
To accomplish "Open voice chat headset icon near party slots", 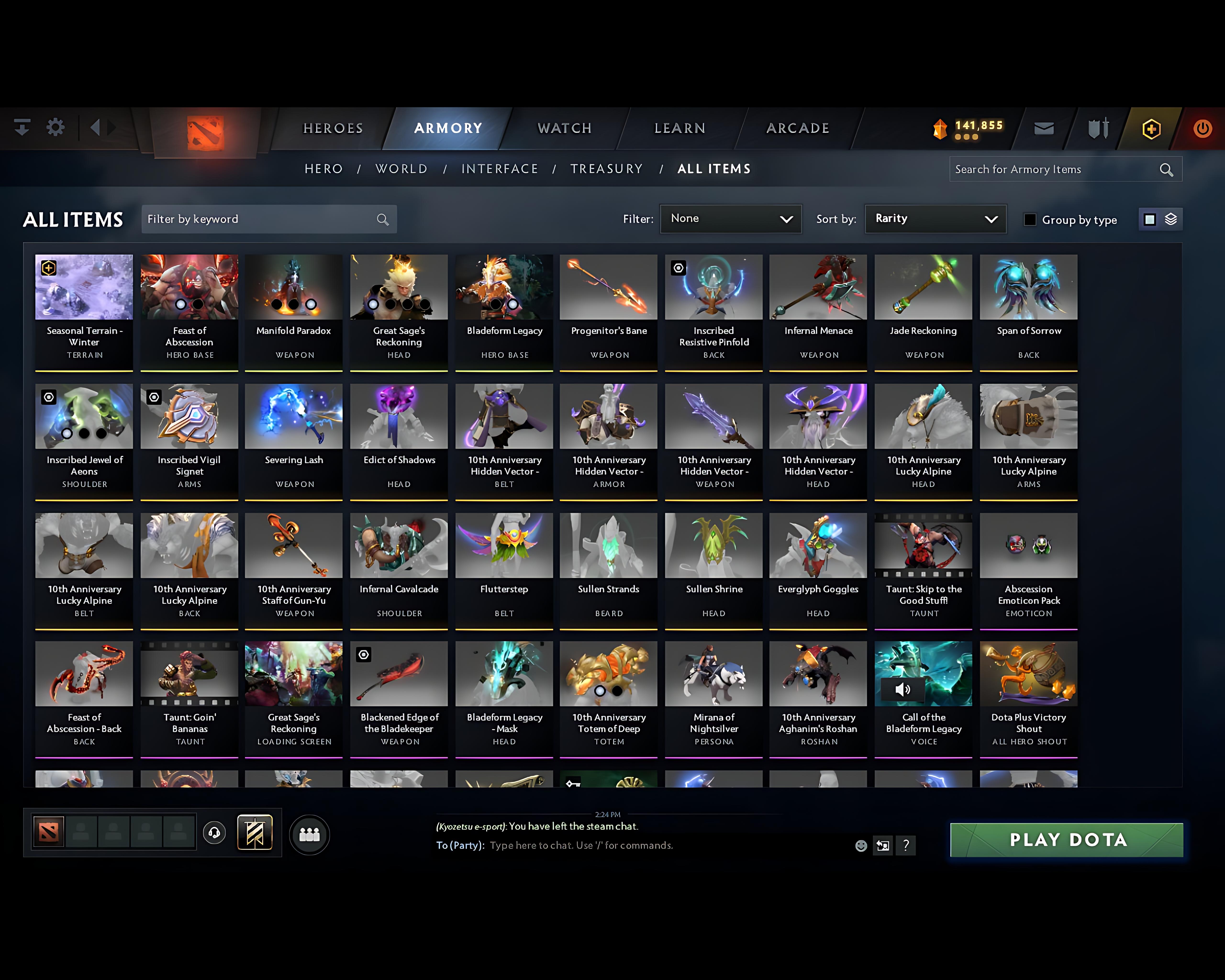I will point(214,833).
